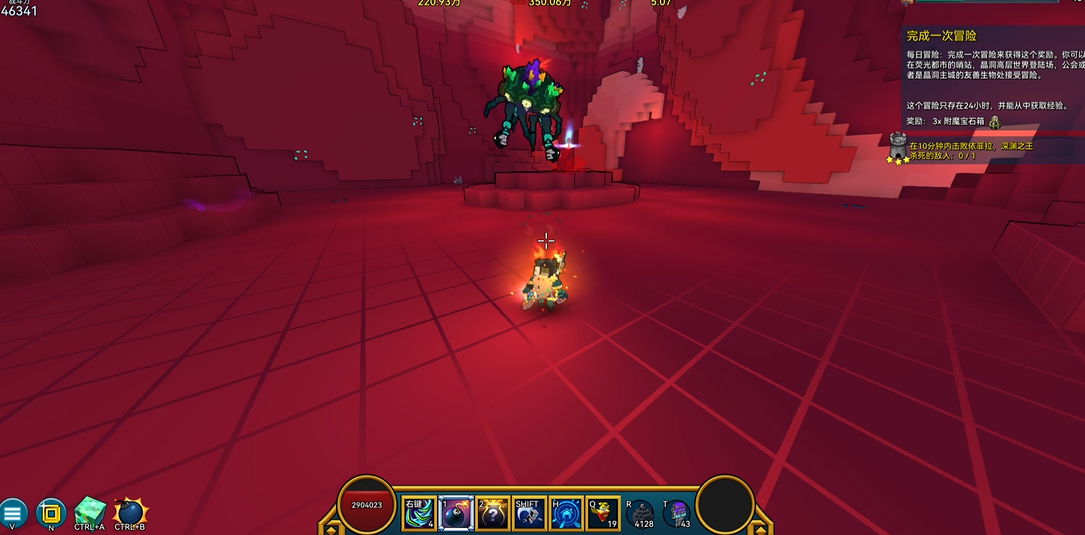Click the yellow square icon labeled N
Screen dimensions: 1085x535
point(51,513)
